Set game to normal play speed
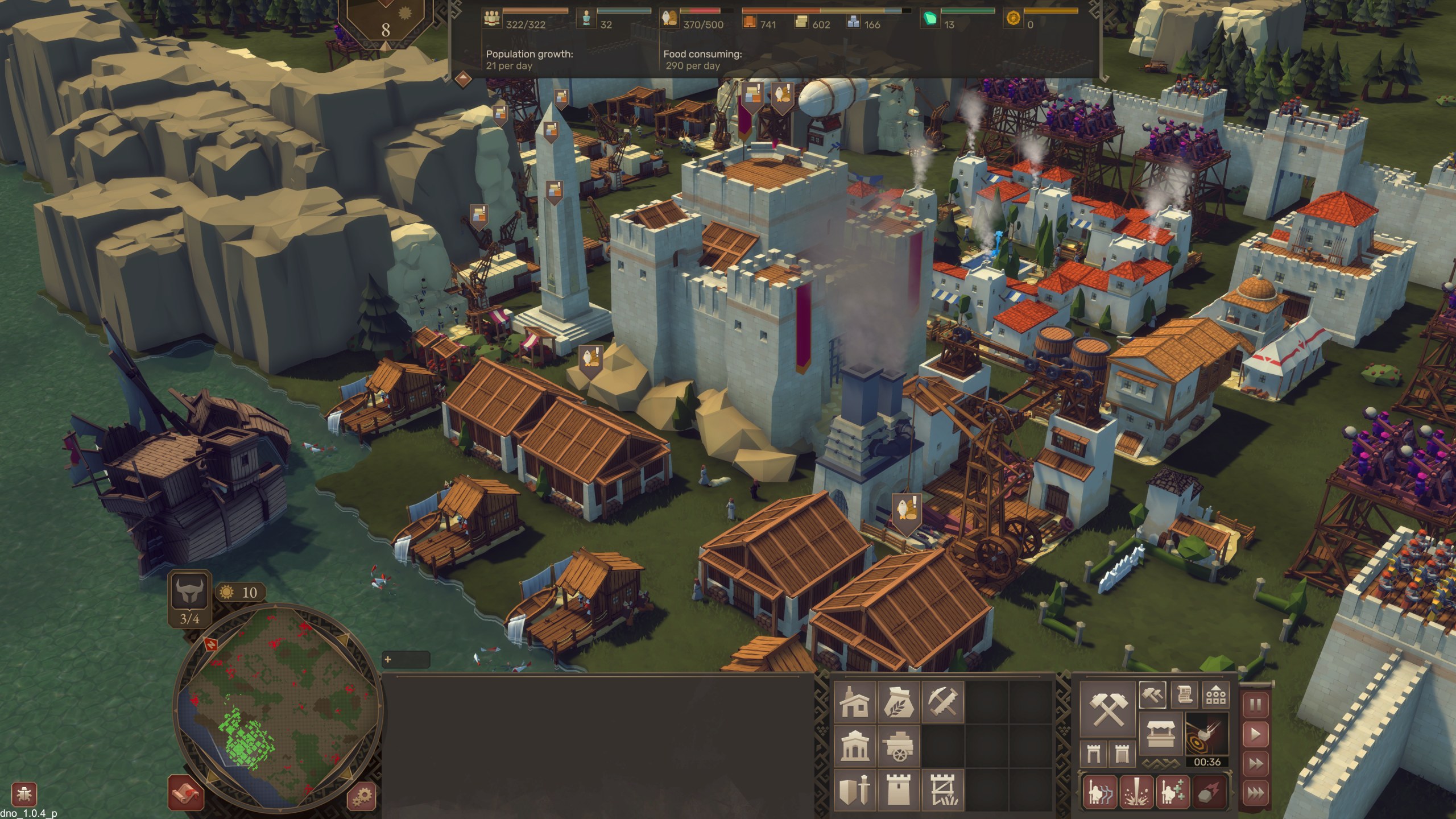Viewport: 1456px width, 819px height. point(1255,735)
